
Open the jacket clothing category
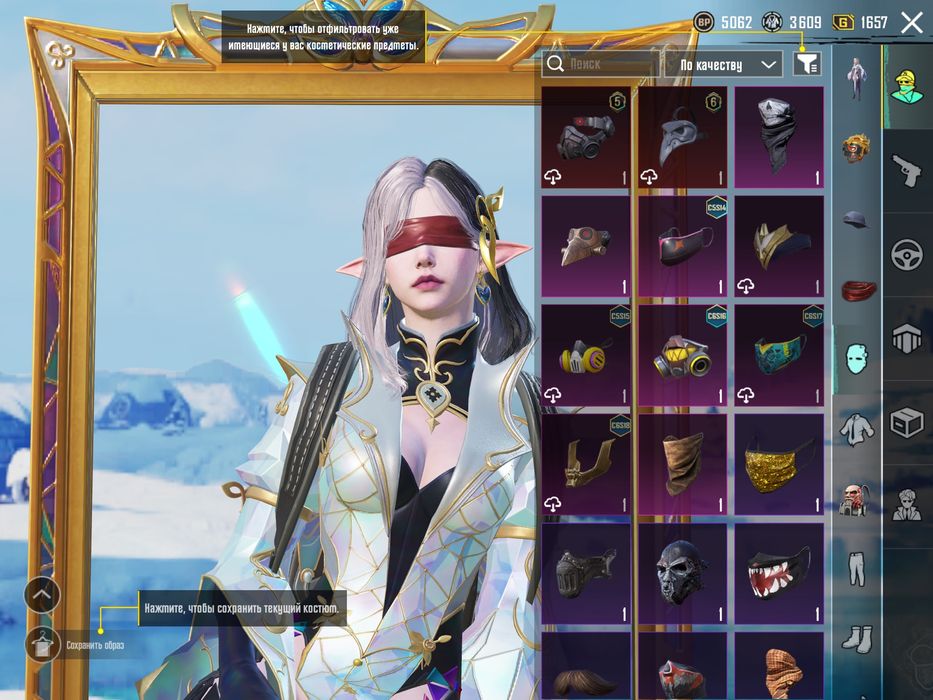pos(856,428)
